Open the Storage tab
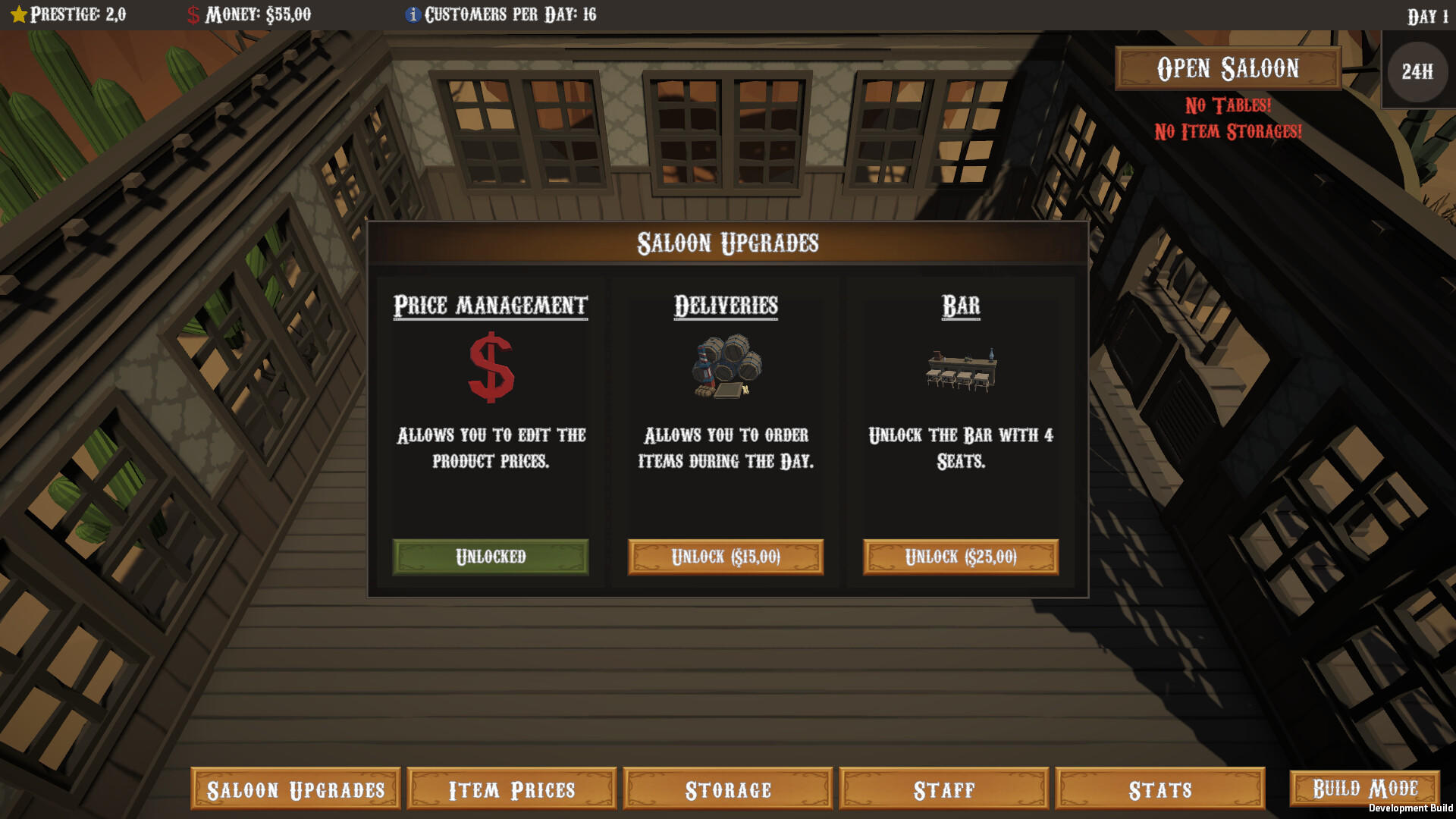Screen dimensions: 1456x819 click(727, 789)
